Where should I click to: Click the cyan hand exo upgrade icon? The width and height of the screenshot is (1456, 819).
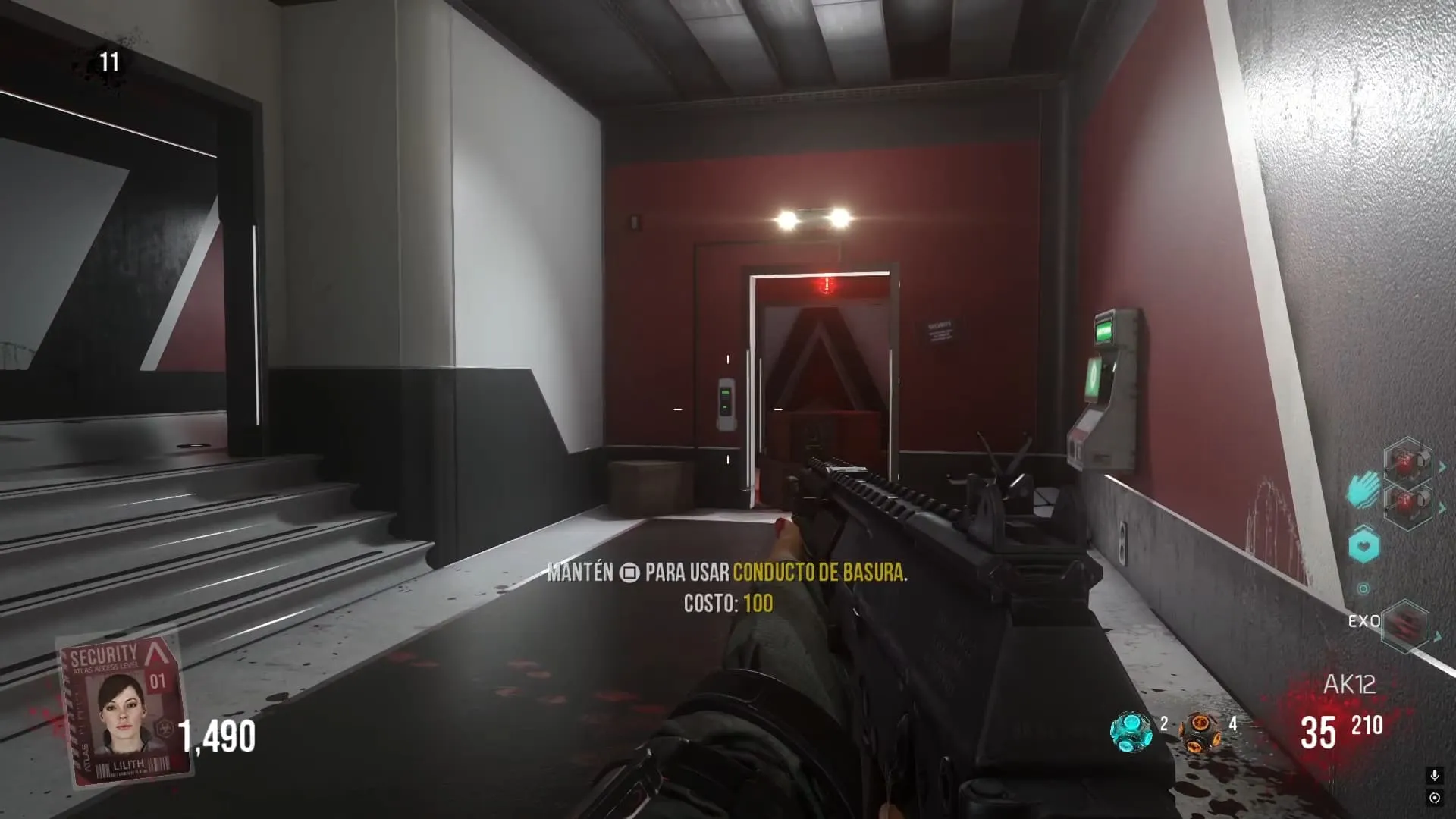pos(1363,489)
